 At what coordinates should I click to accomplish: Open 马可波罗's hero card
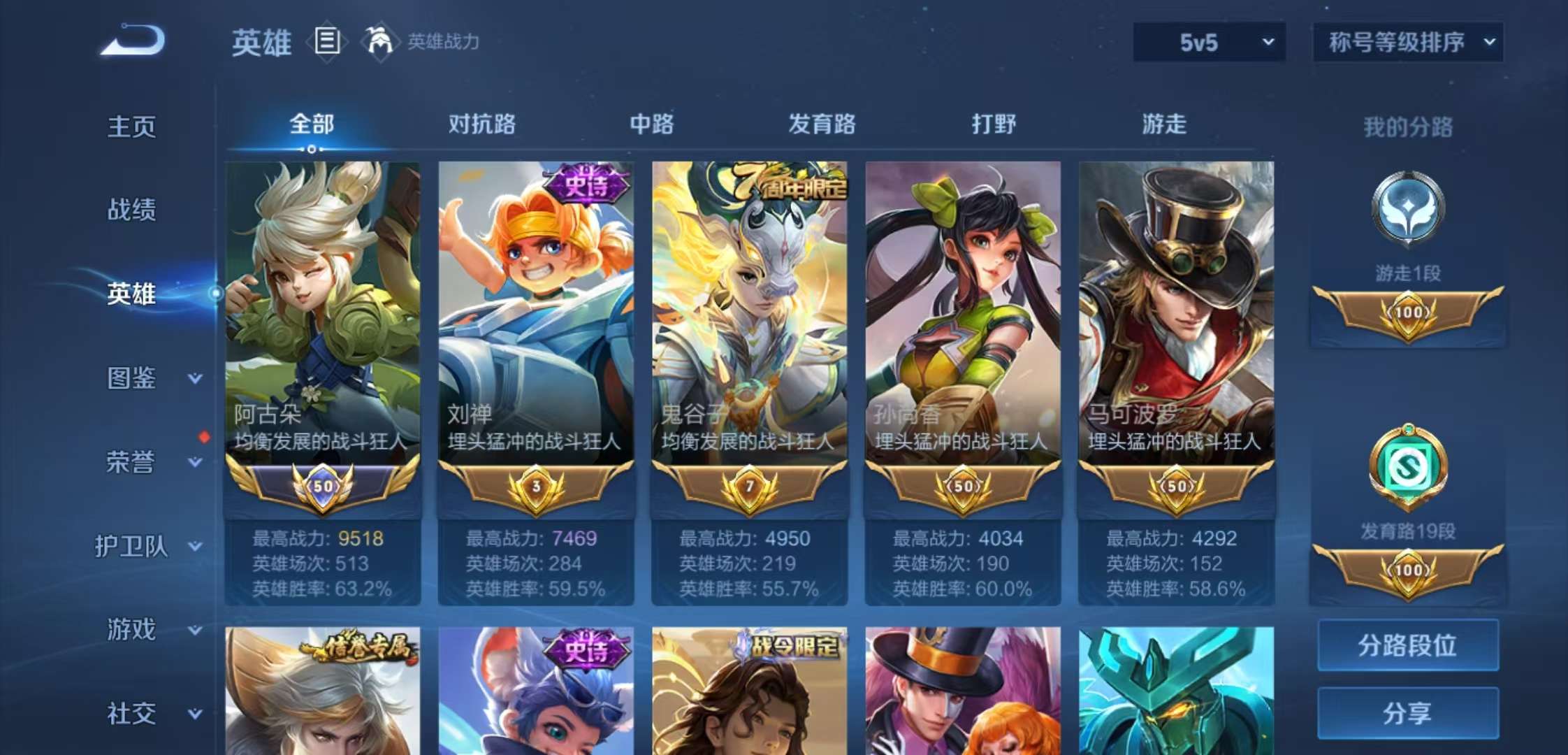(1177, 315)
